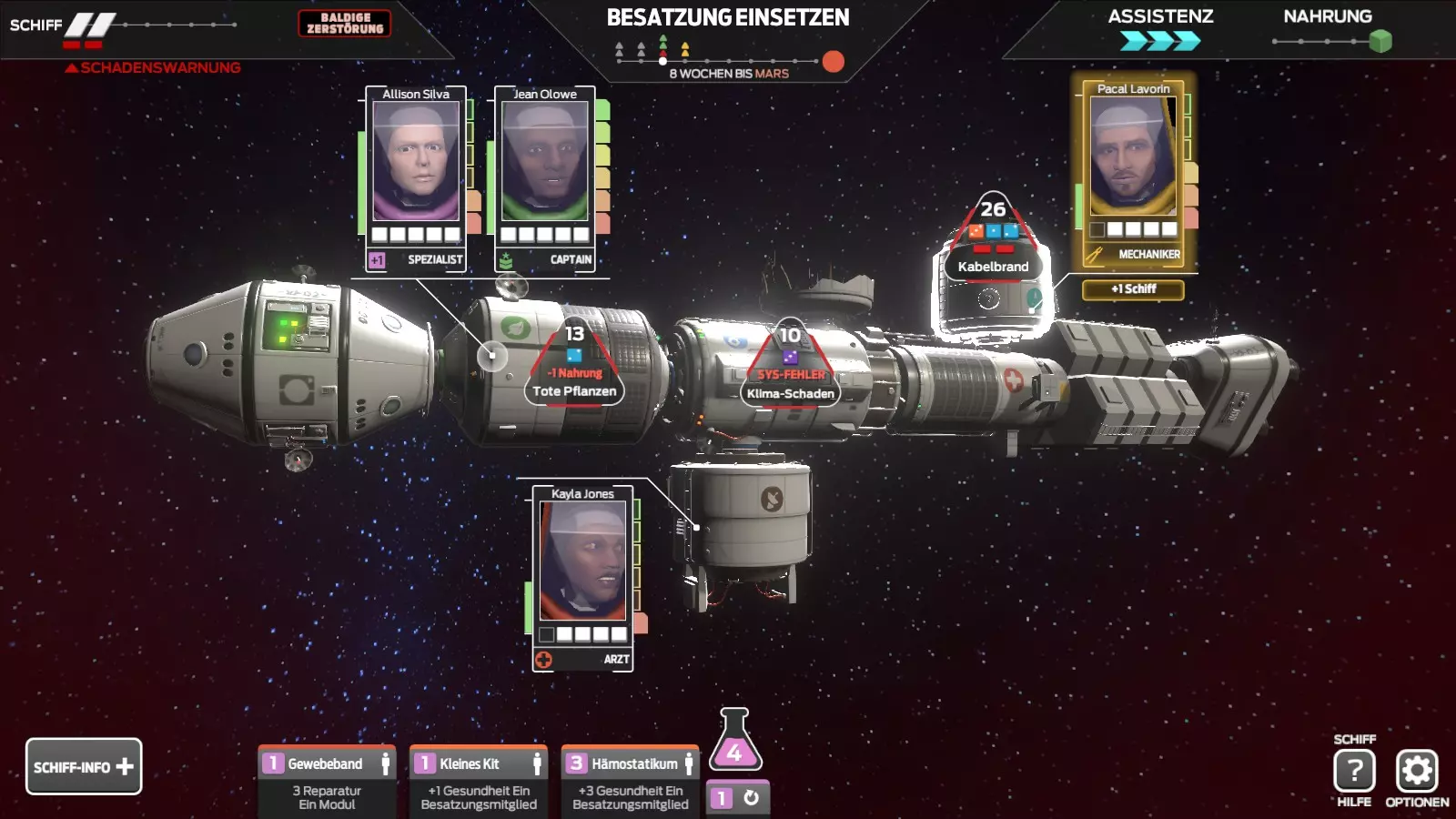Click the green Nahrung cube icon

pyautogui.click(x=1380, y=41)
